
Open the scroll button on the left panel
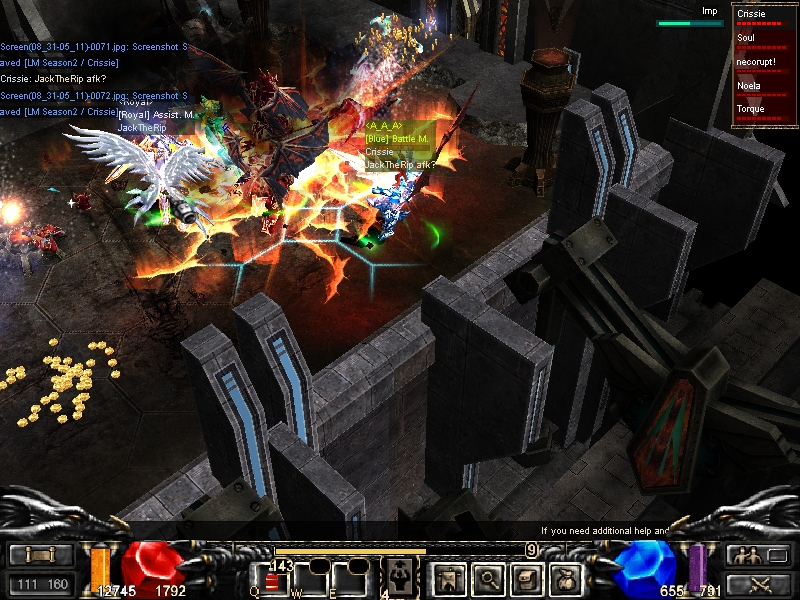tap(41, 555)
